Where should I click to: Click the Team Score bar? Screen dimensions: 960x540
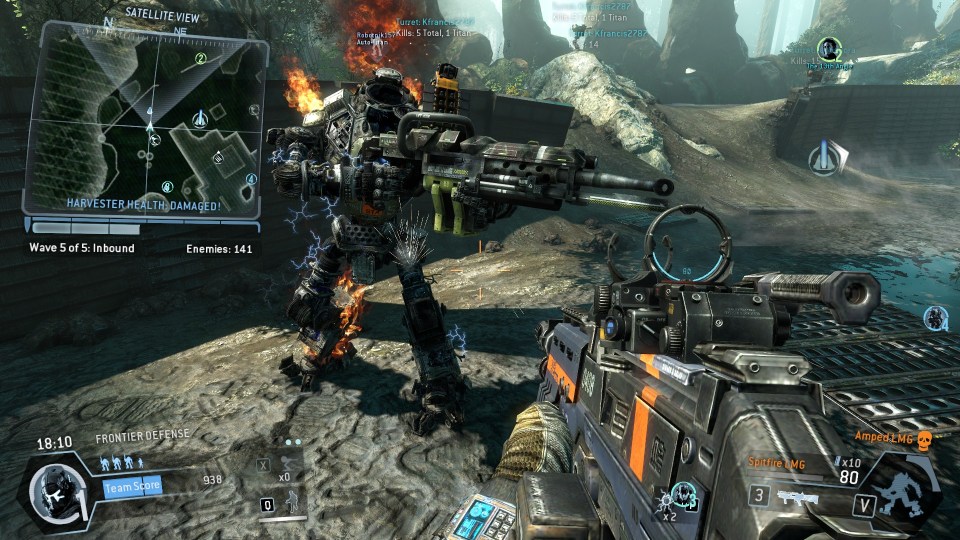point(132,487)
